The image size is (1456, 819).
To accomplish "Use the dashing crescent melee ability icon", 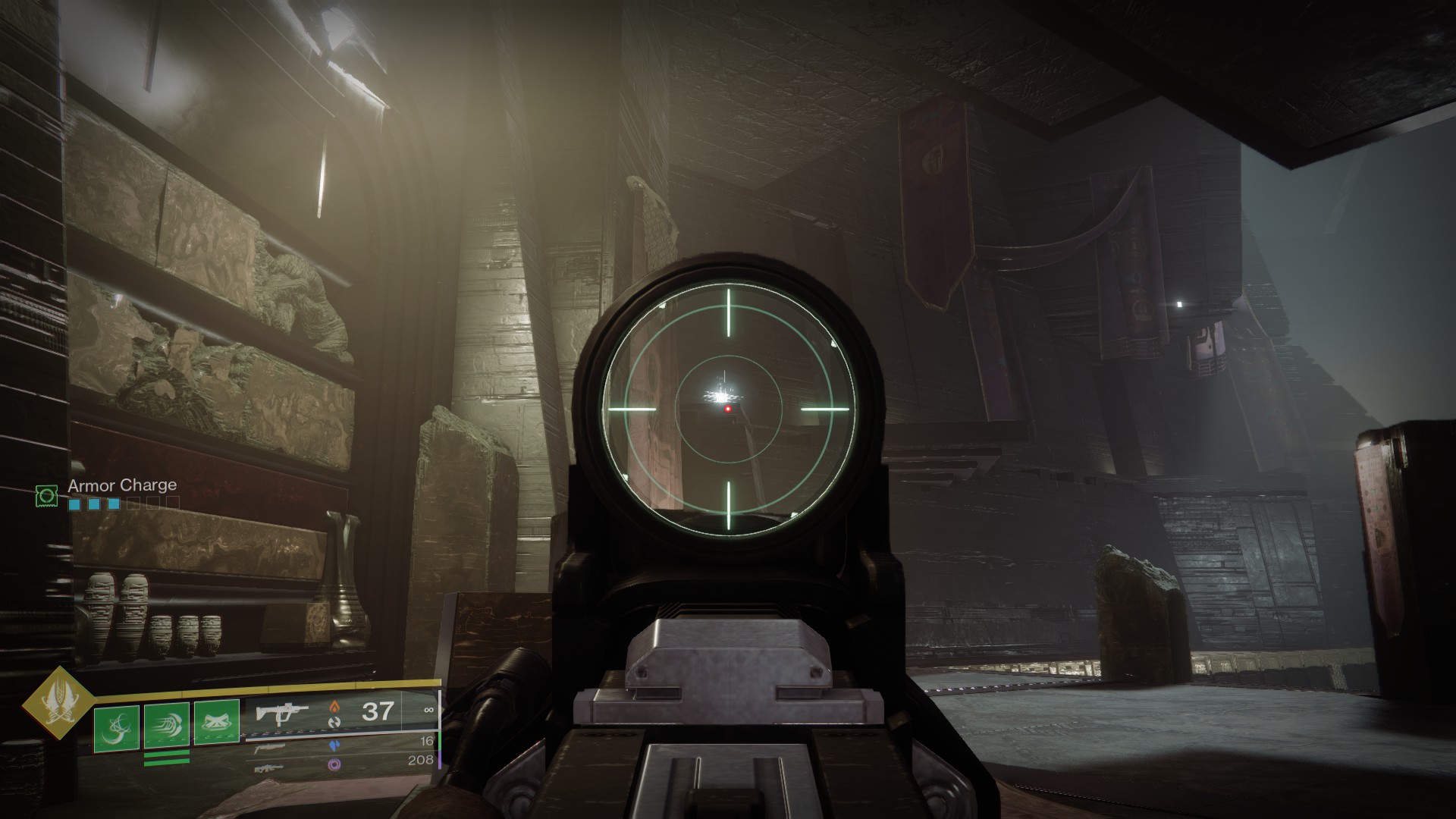I will 166,727.
